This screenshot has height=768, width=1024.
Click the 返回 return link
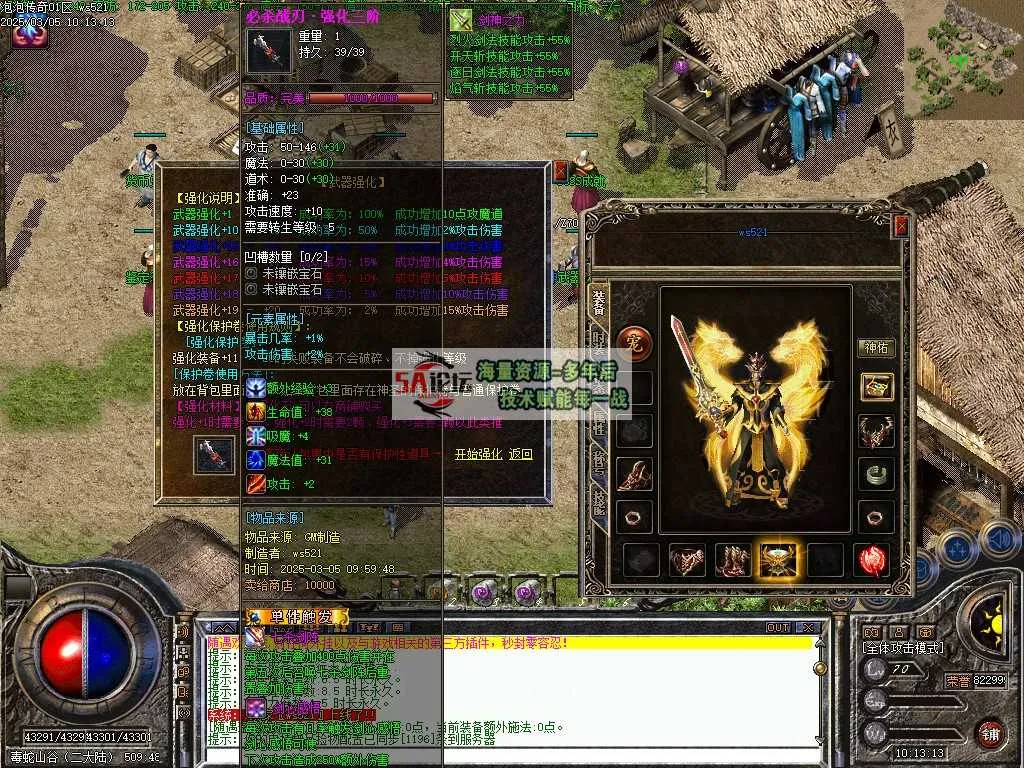click(521, 454)
